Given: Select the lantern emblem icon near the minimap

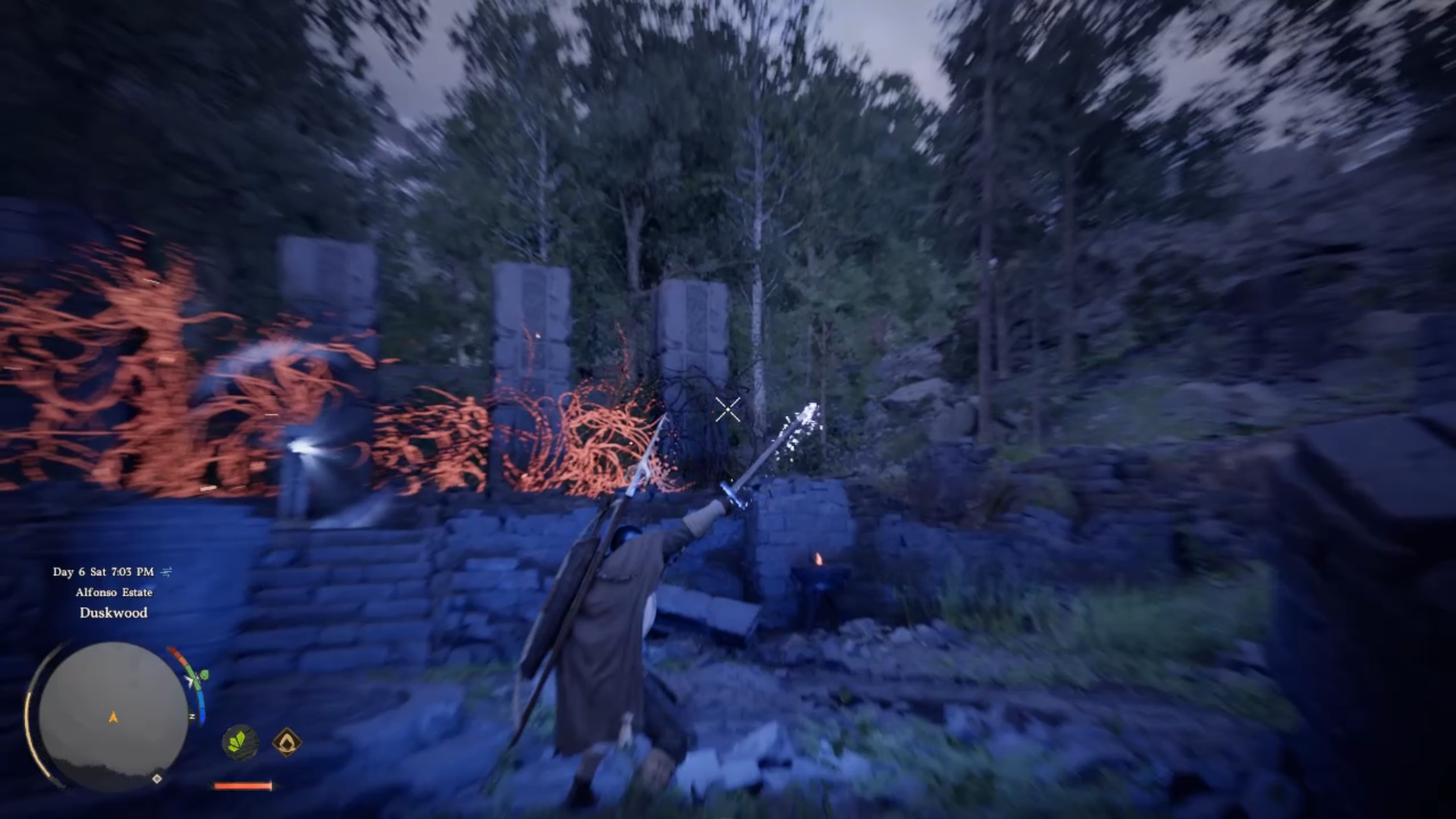Looking at the screenshot, I should [x=287, y=743].
